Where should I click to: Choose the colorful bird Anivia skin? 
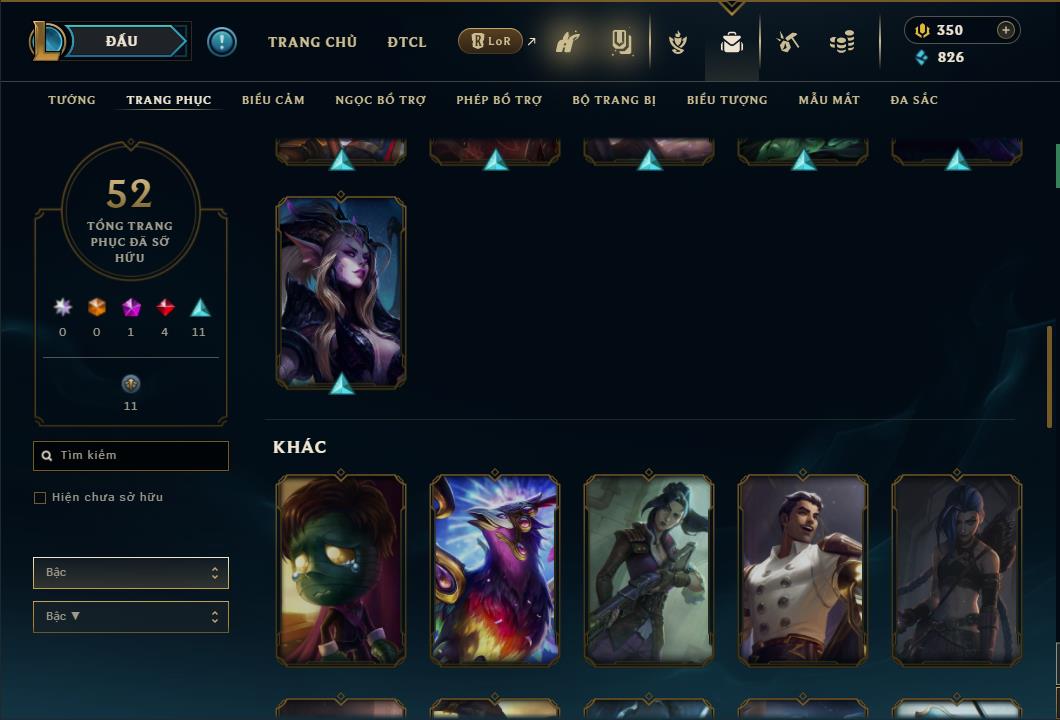[x=495, y=570]
